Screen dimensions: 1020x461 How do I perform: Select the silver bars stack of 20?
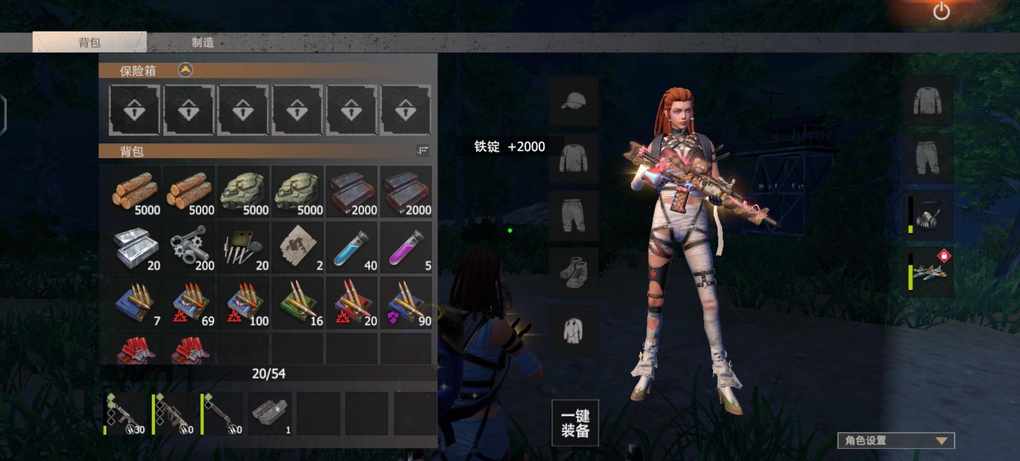137,246
